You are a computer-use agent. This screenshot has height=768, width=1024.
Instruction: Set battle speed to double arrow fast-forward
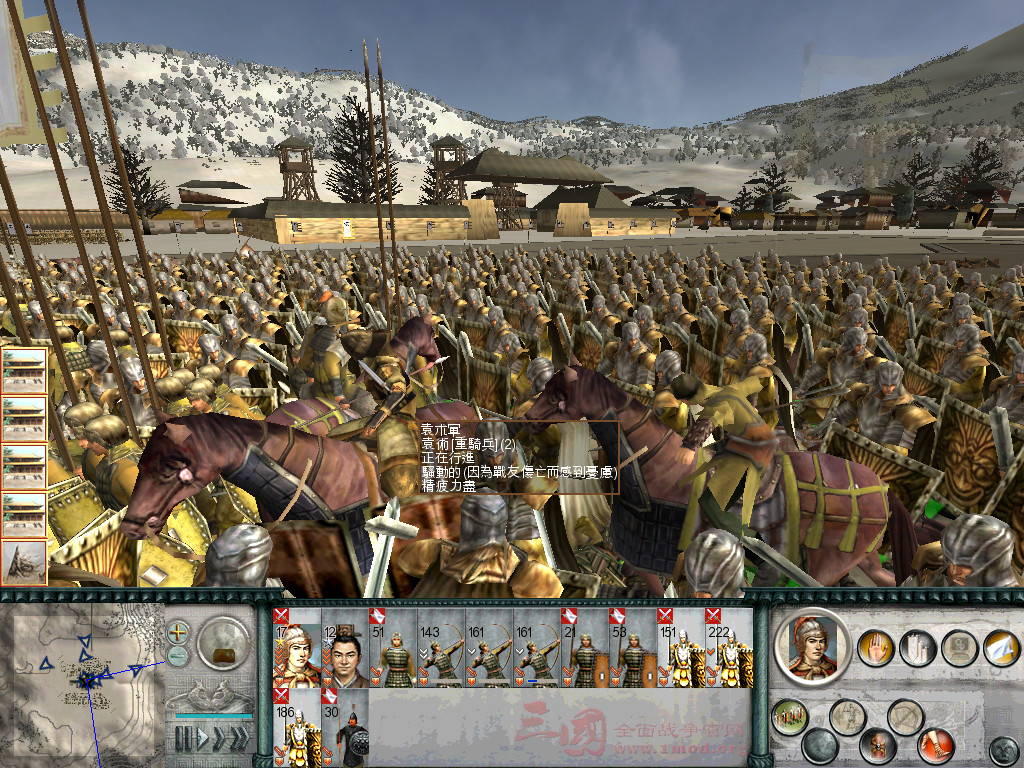(217, 739)
